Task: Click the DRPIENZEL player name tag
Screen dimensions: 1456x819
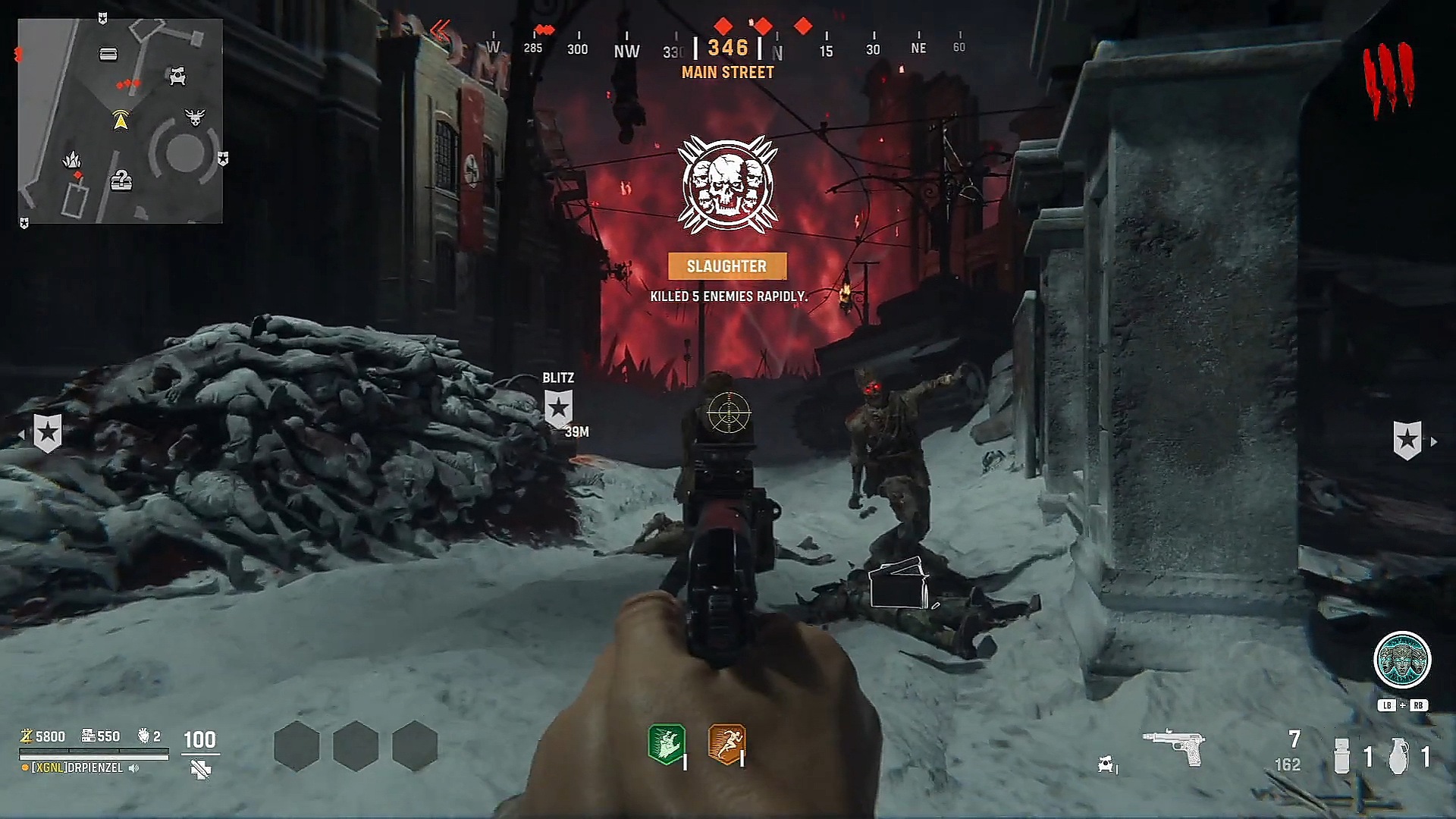Action: tap(77, 768)
